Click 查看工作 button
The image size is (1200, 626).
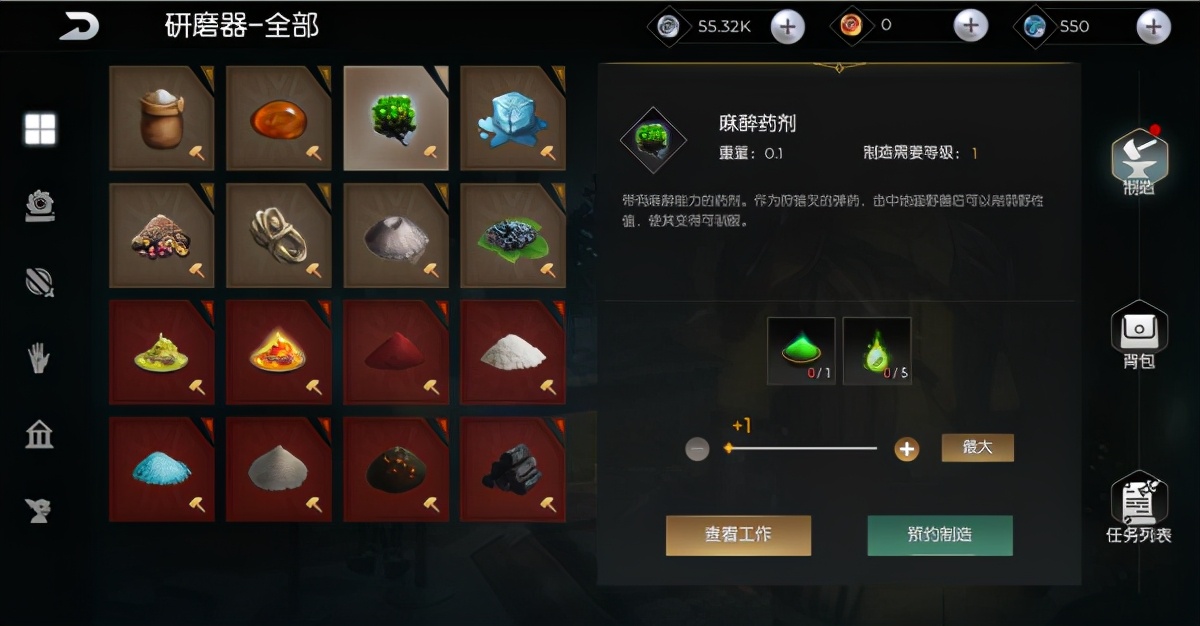(738, 535)
